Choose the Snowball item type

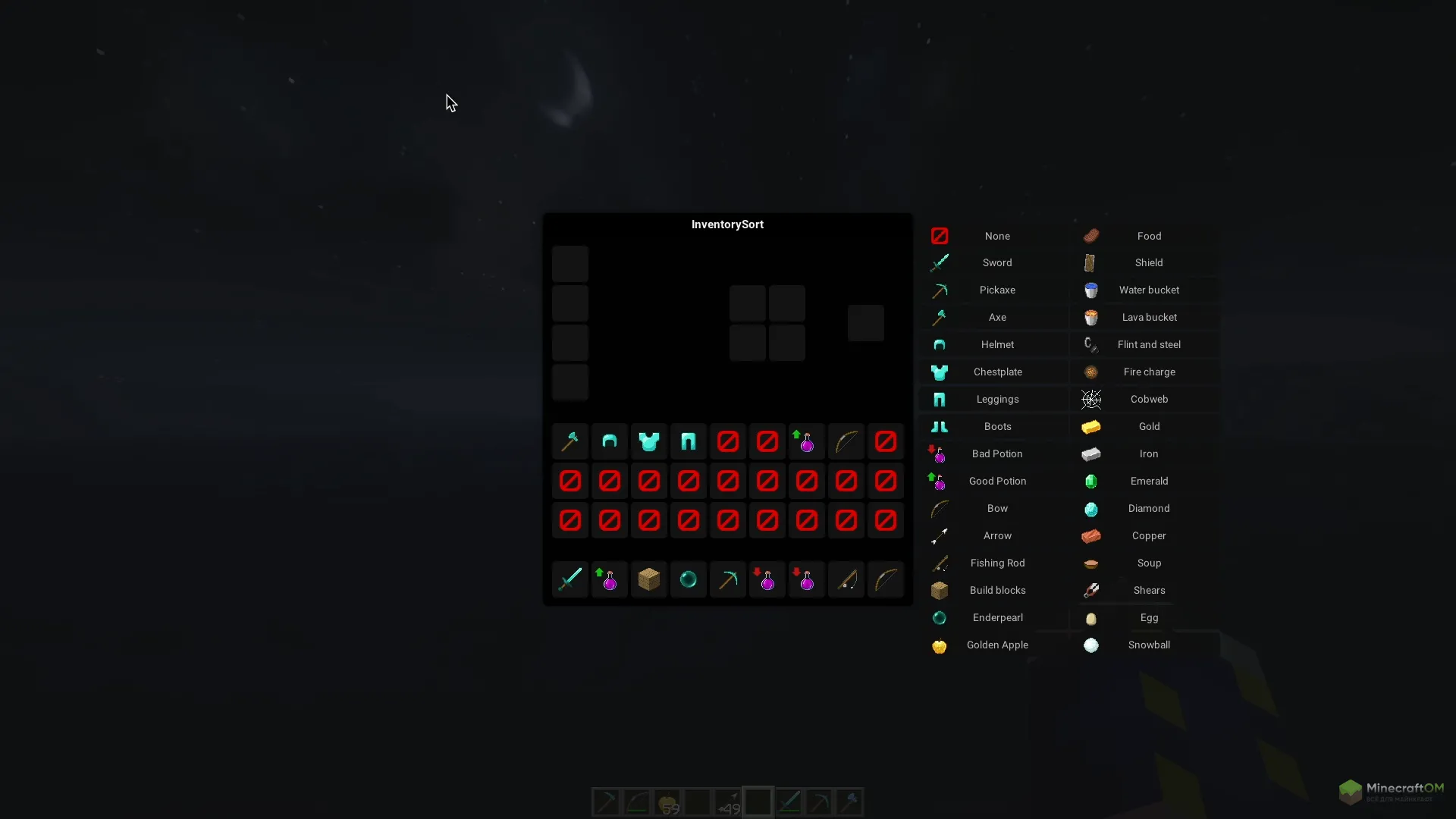pos(1148,645)
